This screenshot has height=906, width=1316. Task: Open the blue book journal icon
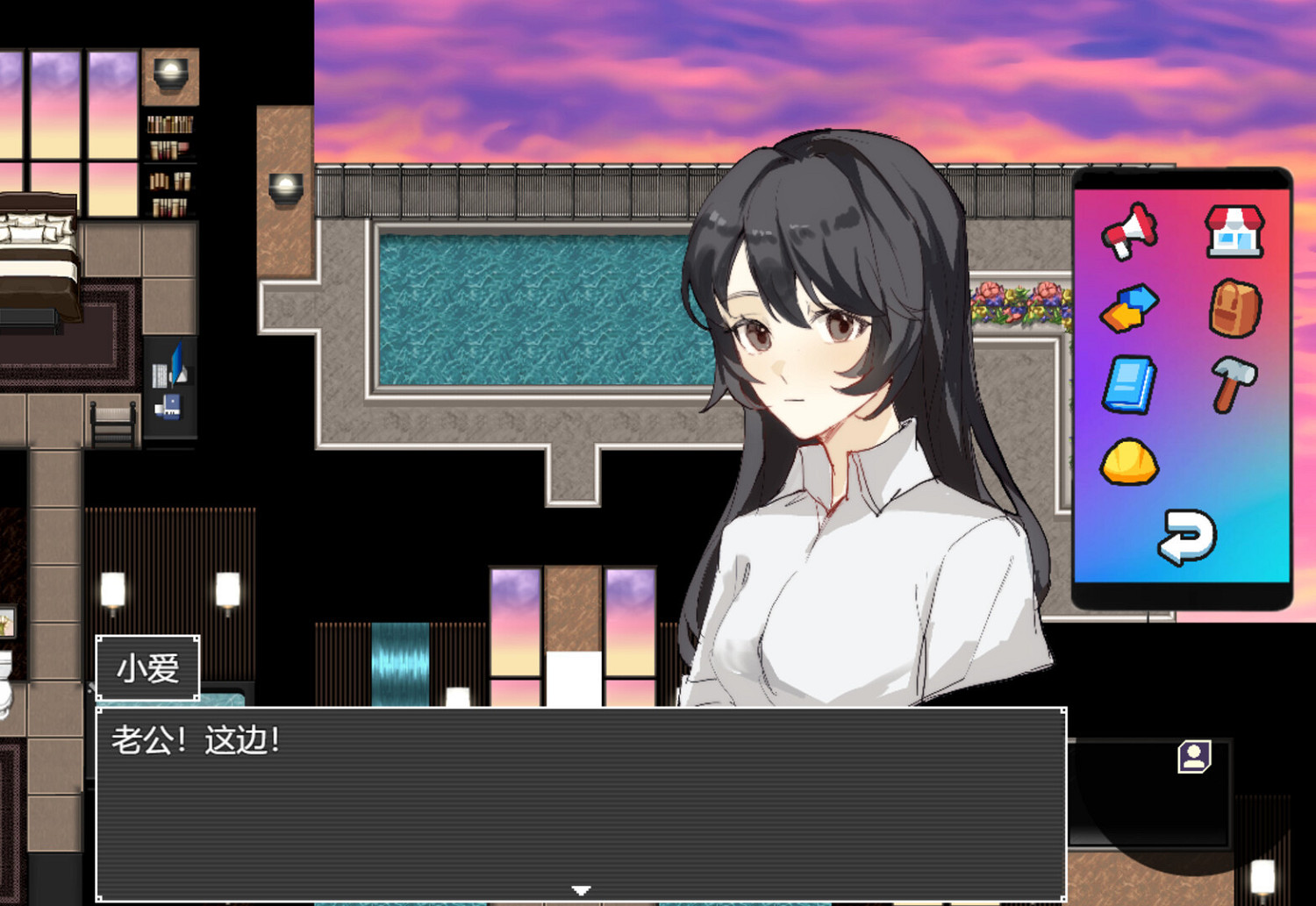[x=1130, y=384]
